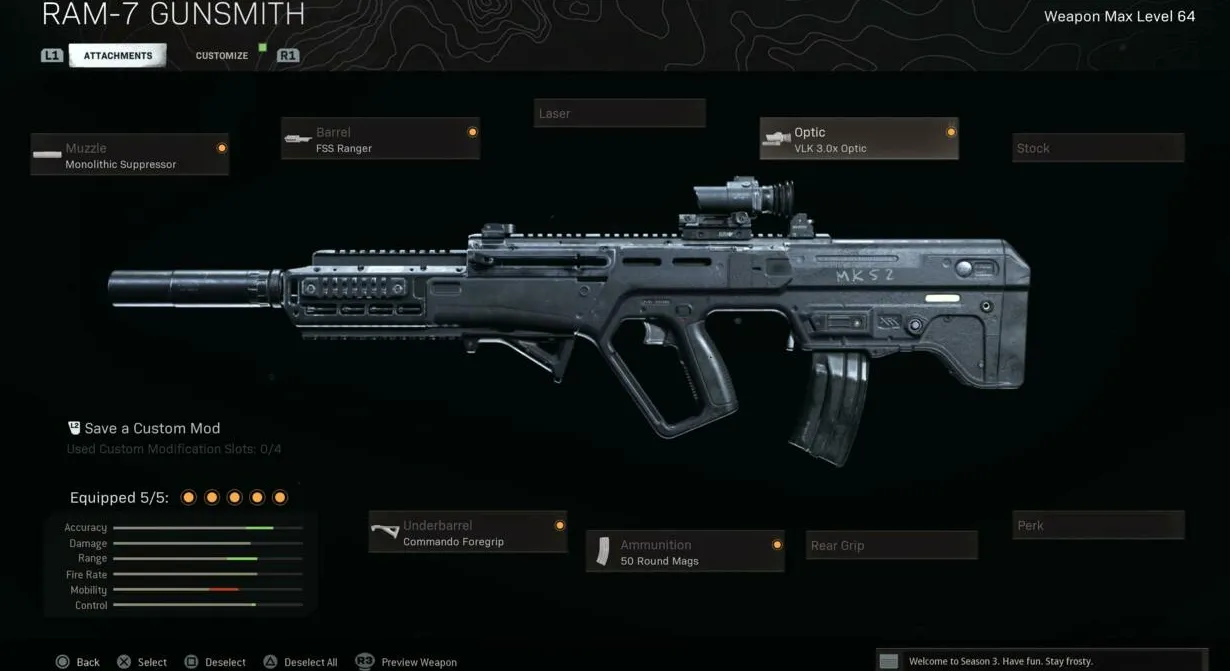Choose the Barrel FSS Ranger slot
Screen dimensions: 1230x671
380,139
